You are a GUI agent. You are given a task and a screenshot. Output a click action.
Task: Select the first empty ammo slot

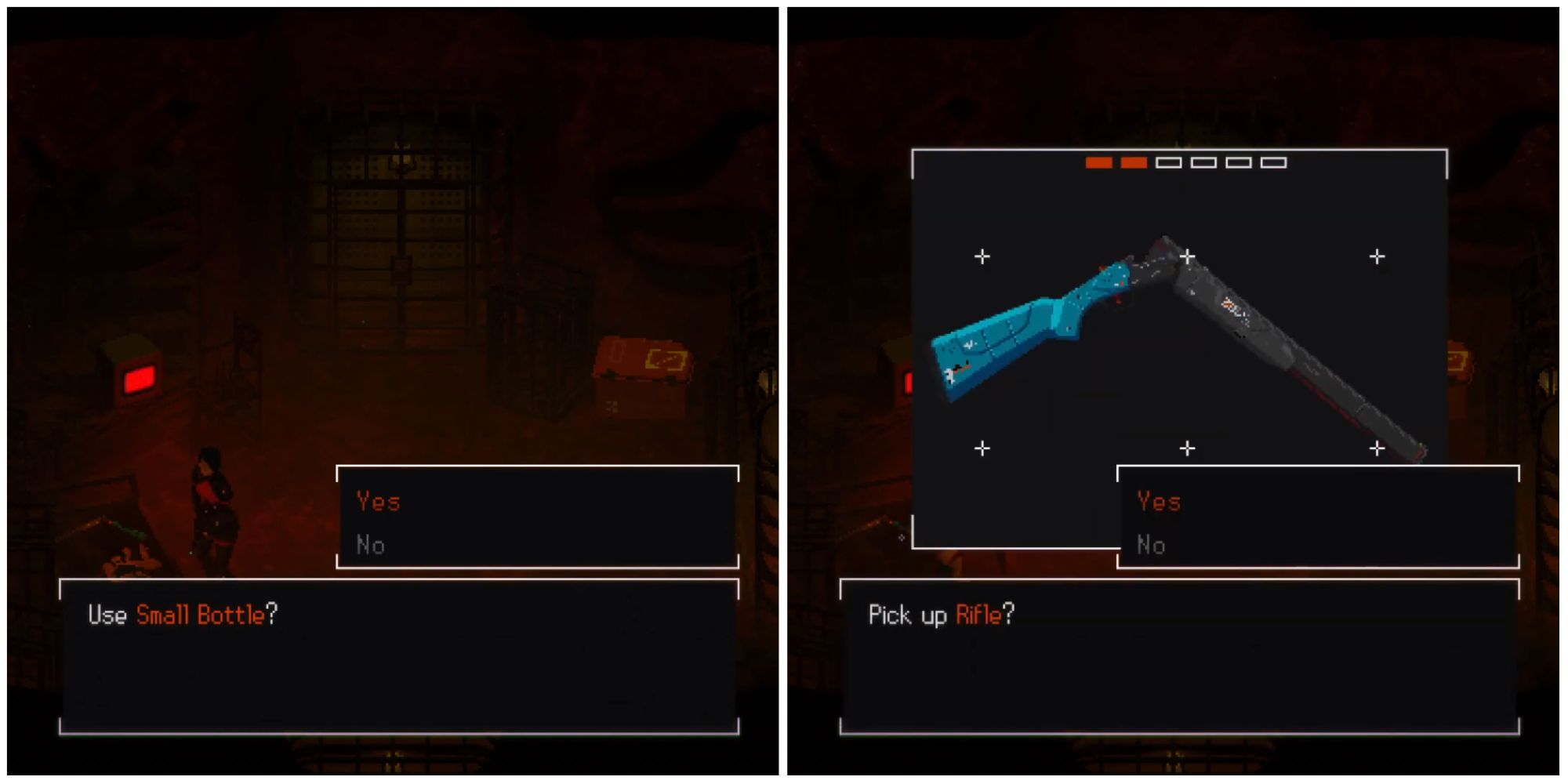pos(1167,164)
